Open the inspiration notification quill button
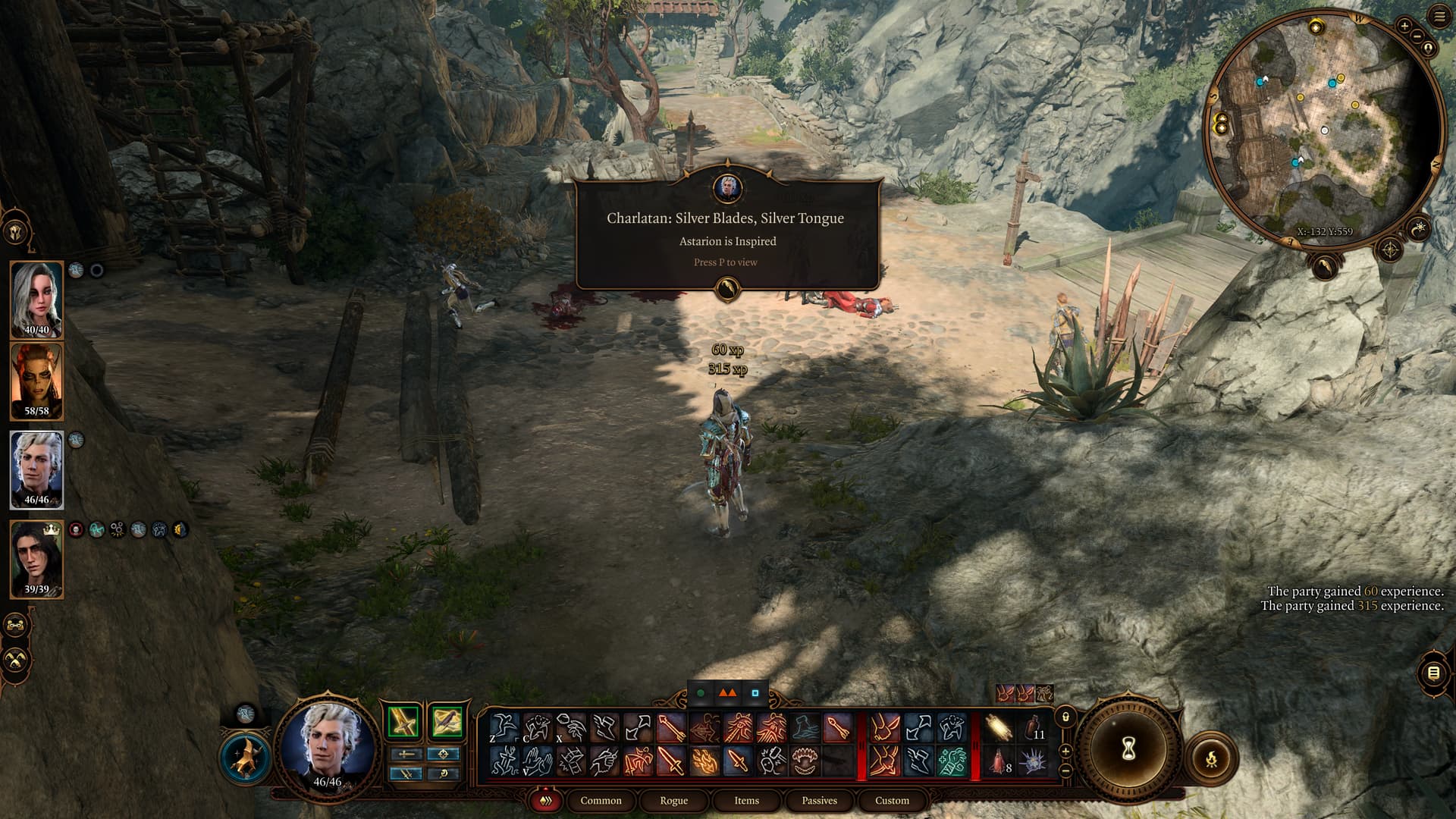 click(727, 288)
